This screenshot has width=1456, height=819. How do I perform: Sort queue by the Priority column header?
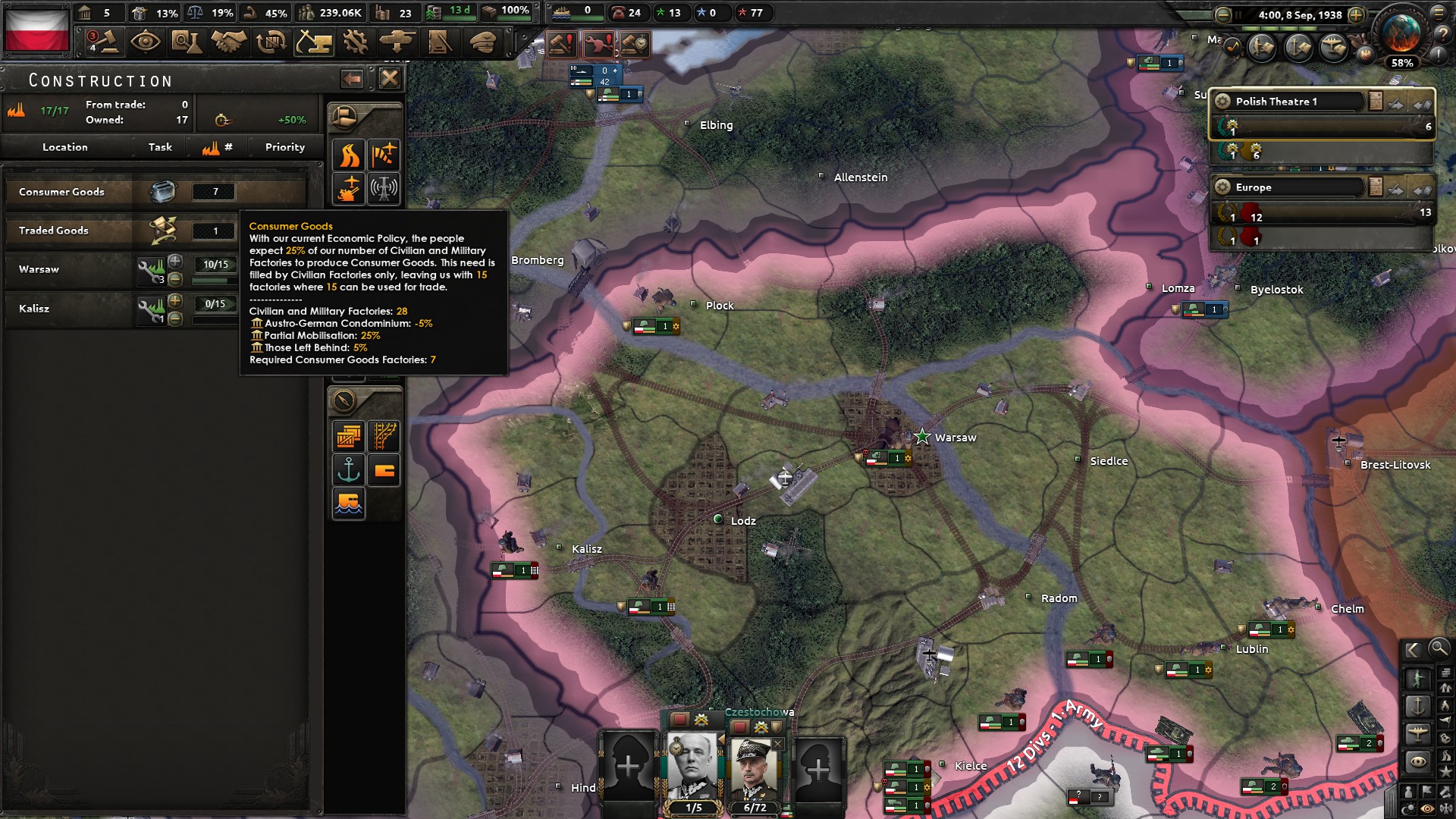(284, 147)
